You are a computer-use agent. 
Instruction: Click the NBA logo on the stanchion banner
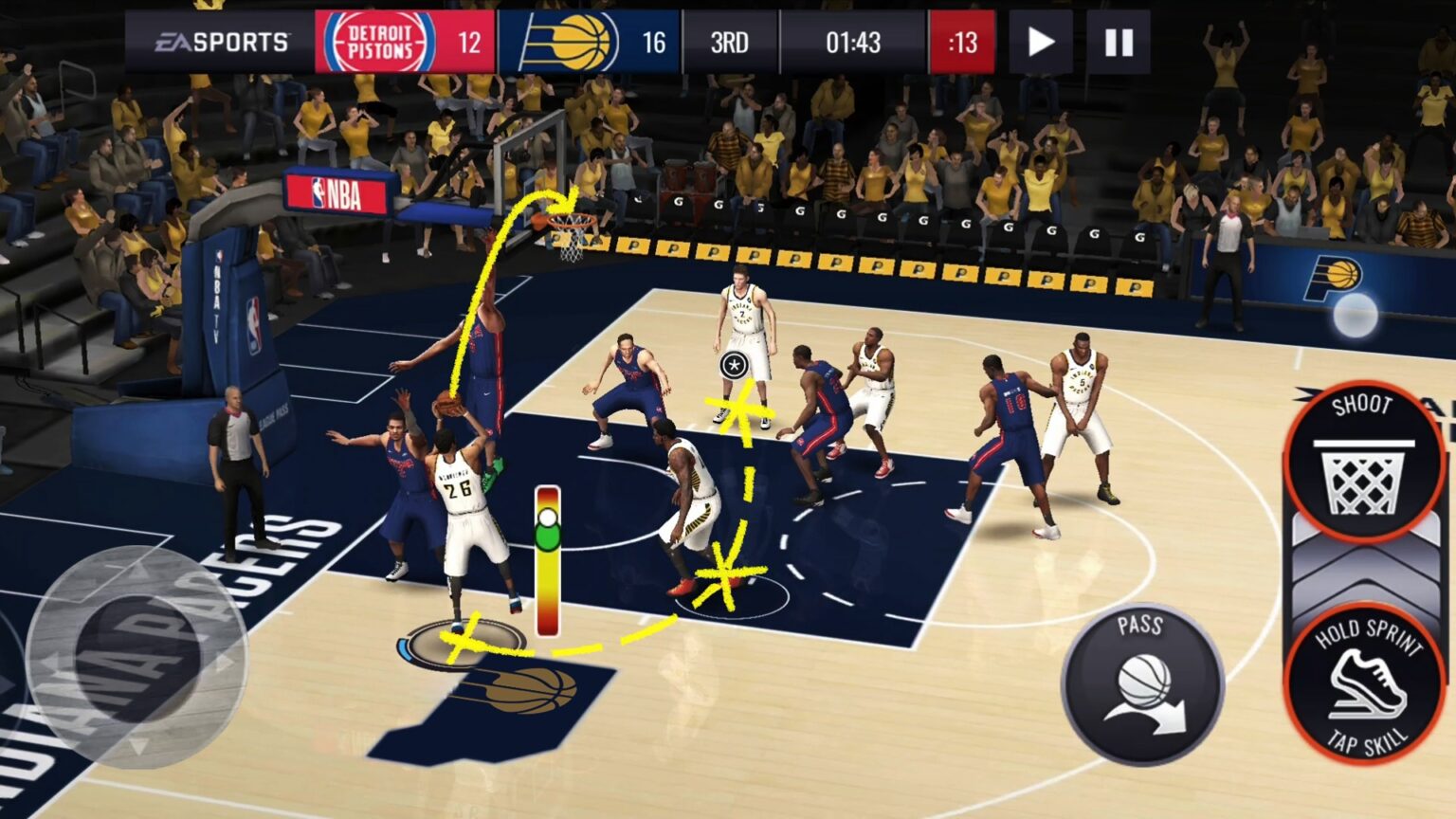(337, 192)
